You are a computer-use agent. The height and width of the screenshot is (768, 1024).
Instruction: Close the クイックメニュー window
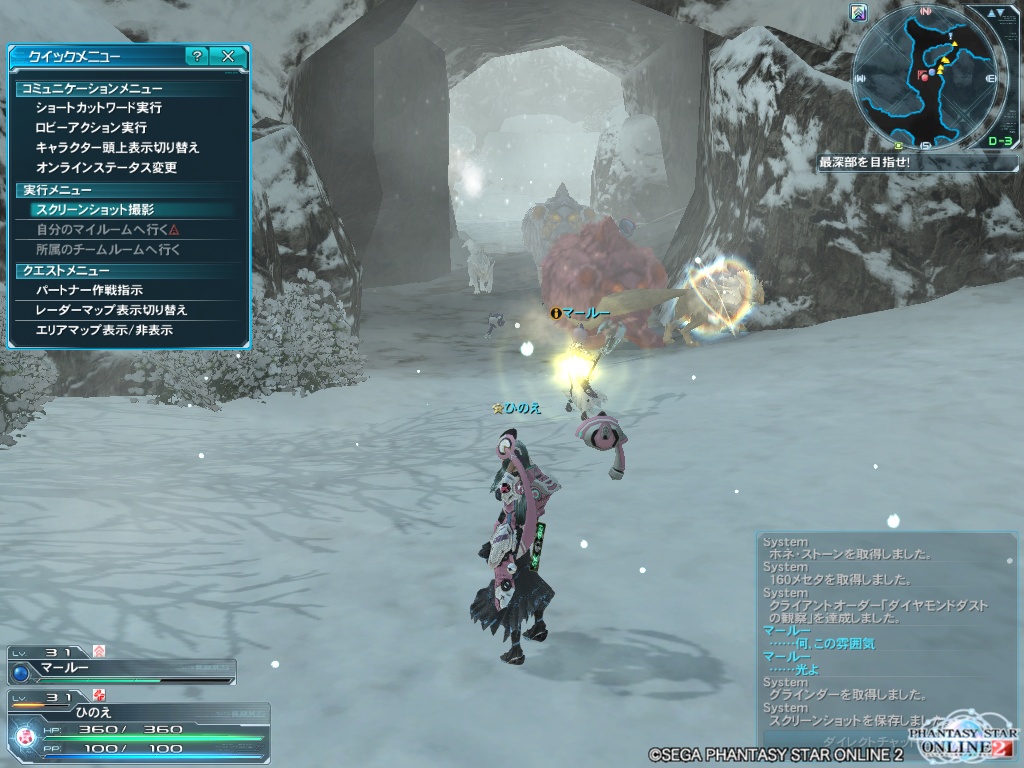[x=228, y=57]
